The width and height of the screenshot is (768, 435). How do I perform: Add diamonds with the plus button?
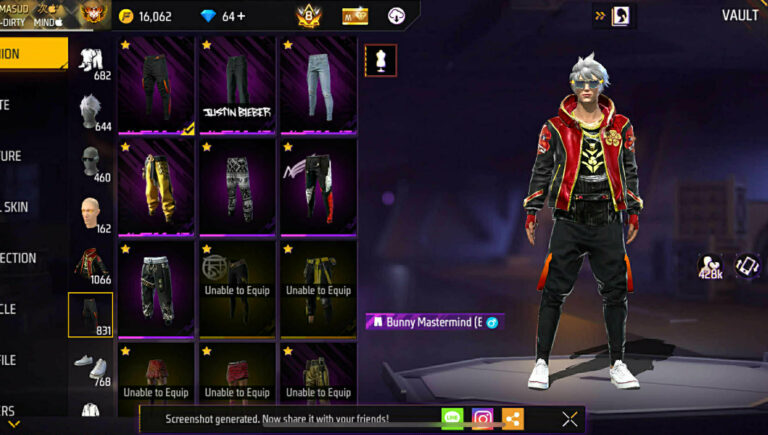tap(241, 16)
